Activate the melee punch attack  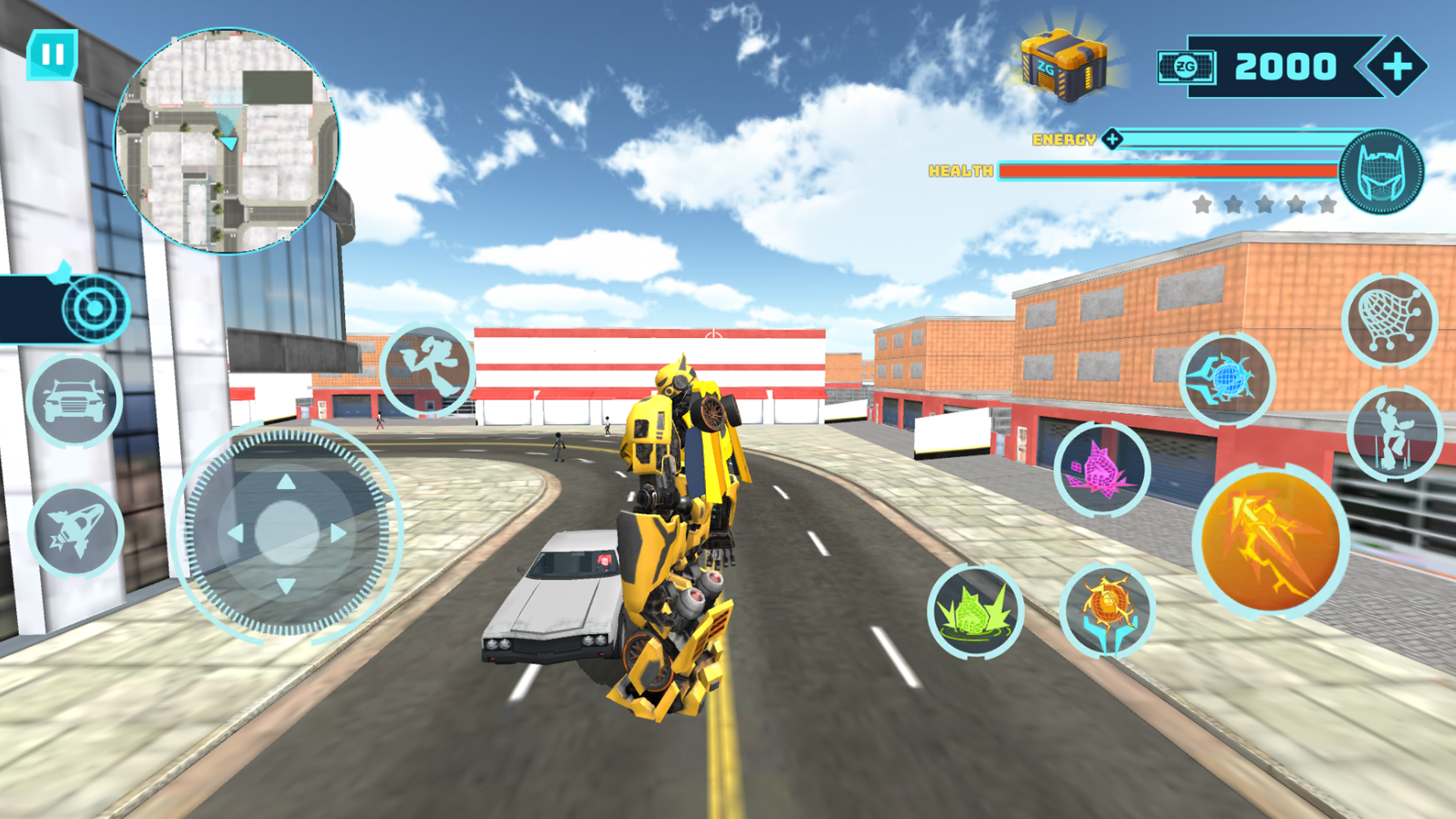click(x=429, y=368)
